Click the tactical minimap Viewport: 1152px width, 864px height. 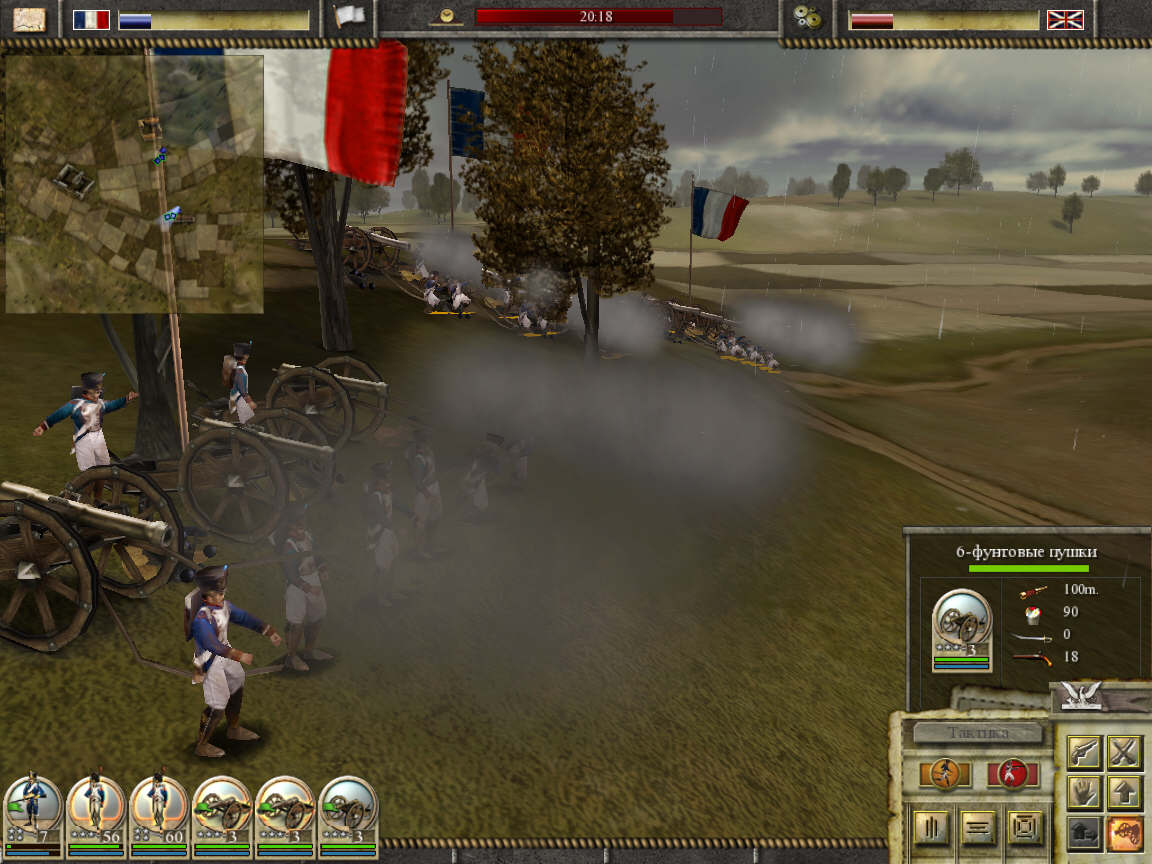(134, 183)
